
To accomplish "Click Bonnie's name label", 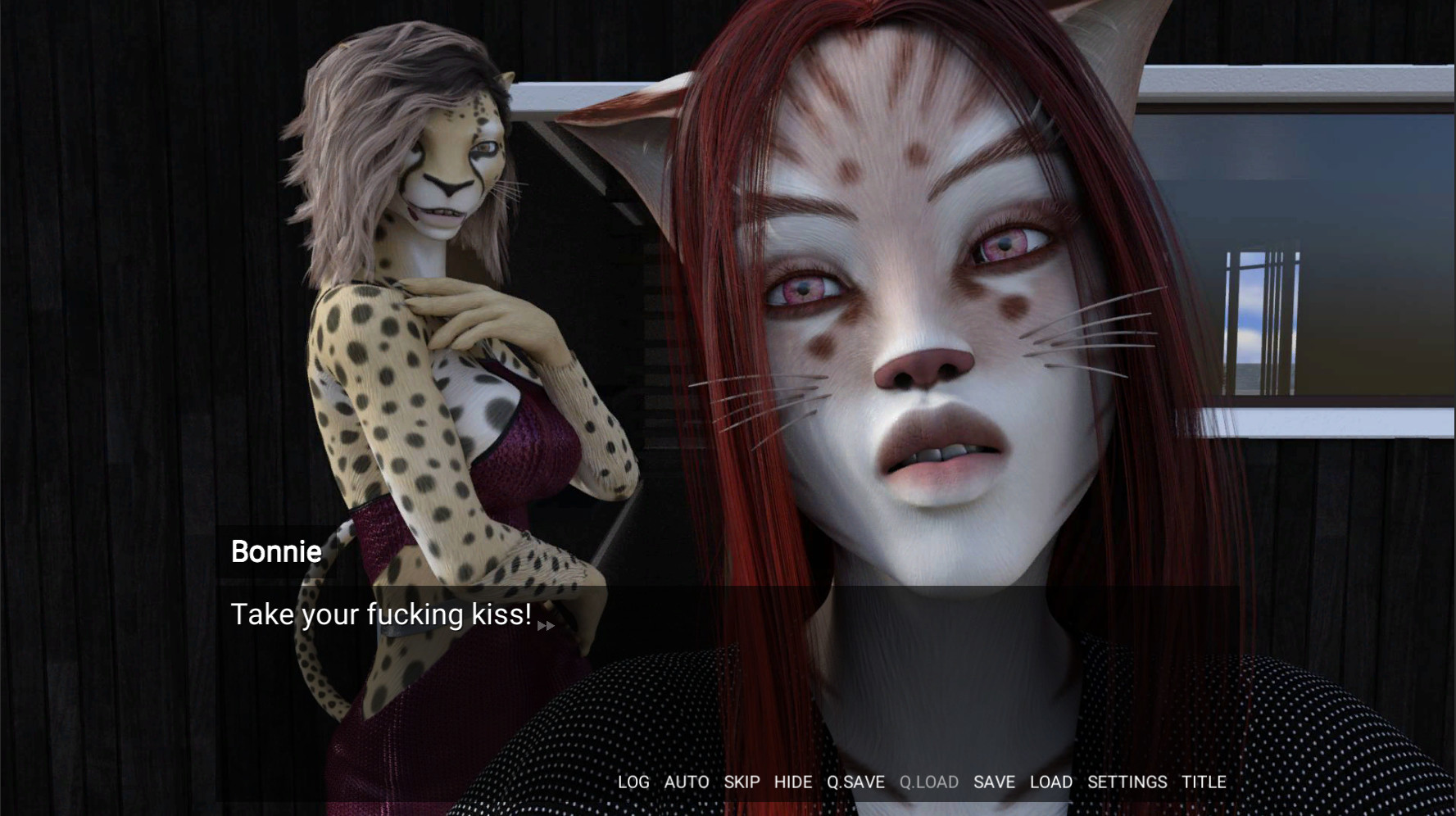I will [x=275, y=552].
